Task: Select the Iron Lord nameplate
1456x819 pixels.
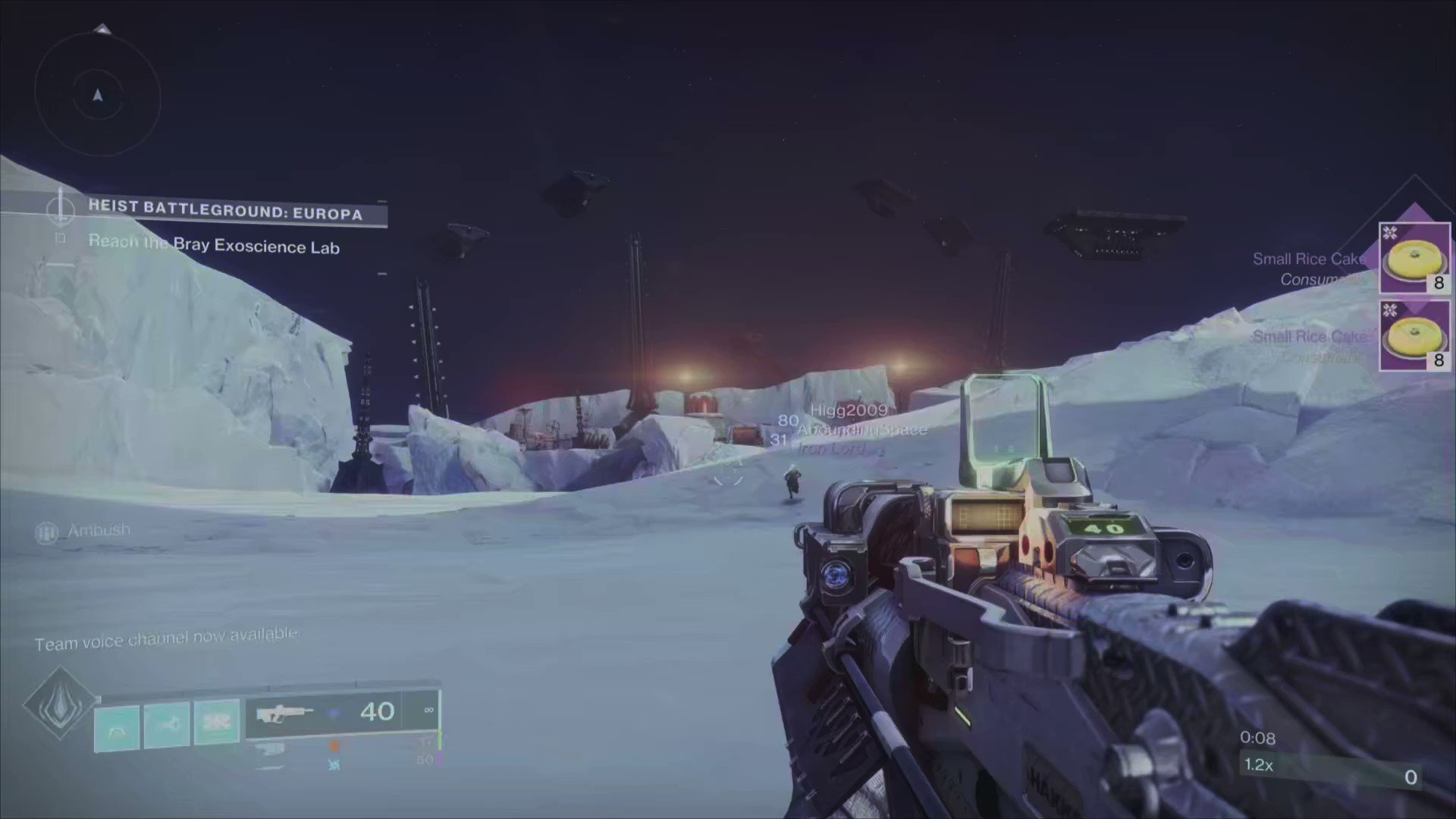Action: coord(830,448)
